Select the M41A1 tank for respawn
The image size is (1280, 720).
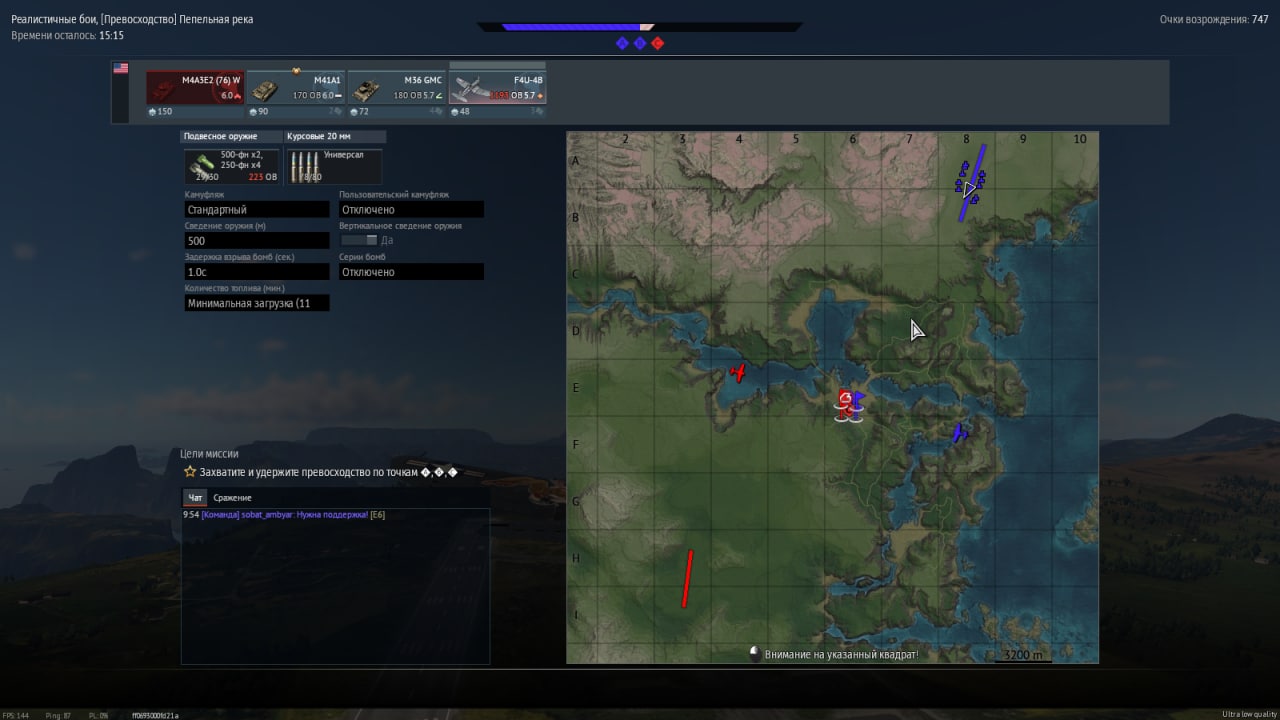click(296, 88)
